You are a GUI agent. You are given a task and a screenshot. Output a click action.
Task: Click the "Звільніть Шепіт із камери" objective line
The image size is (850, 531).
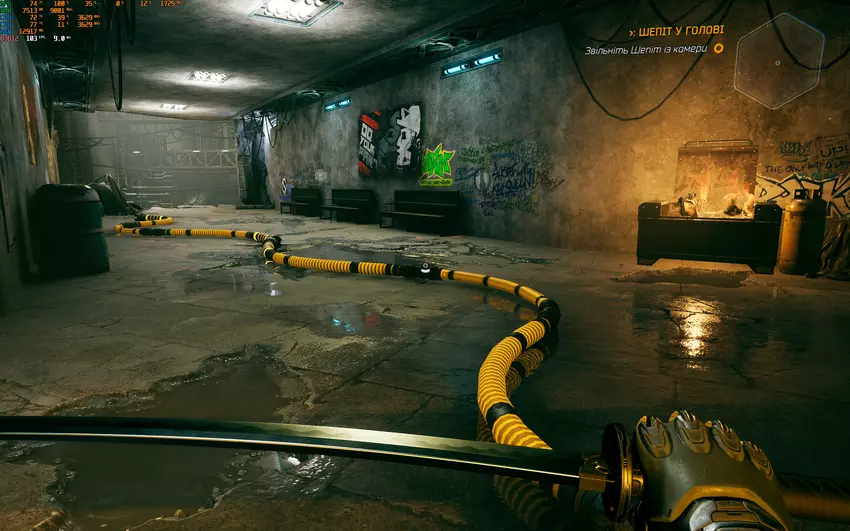[x=646, y=48]
